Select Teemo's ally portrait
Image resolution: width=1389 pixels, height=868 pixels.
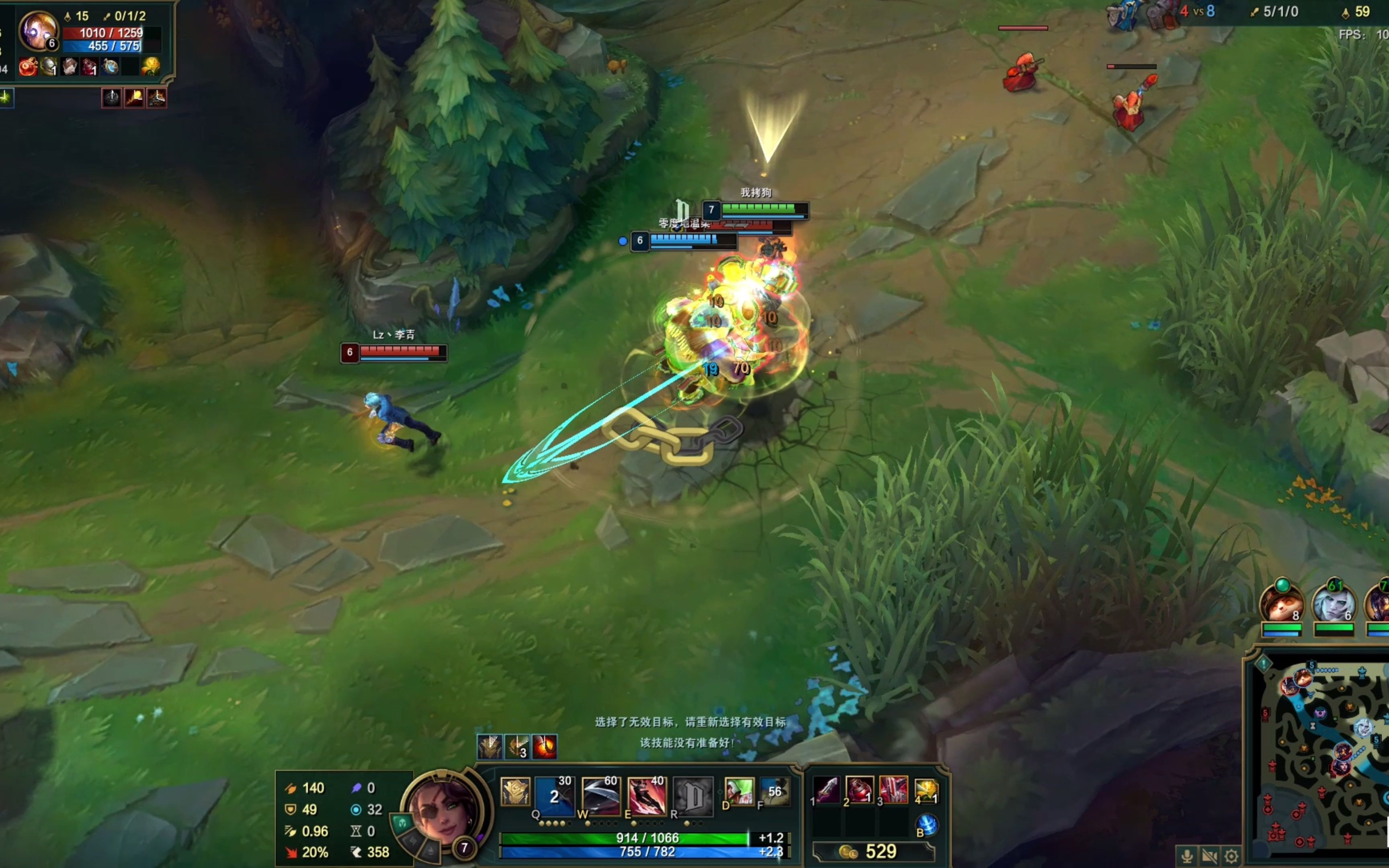click(x=1281, y=604)
